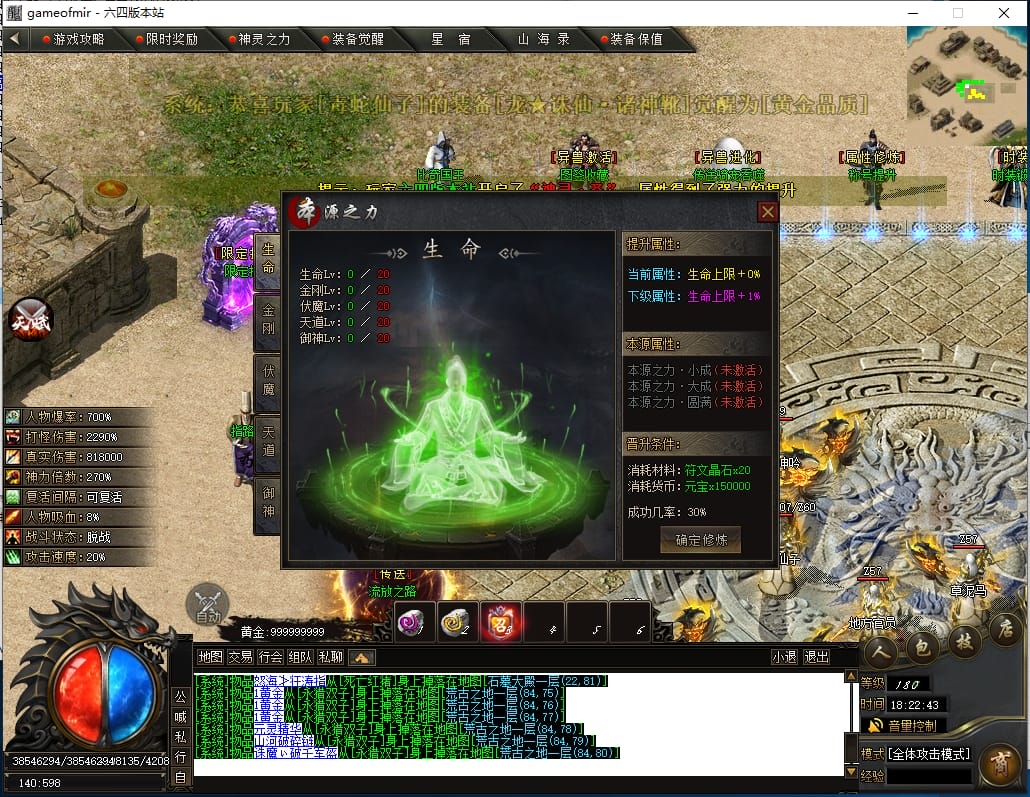Maximize the gameofmir window
The image size is (1030, 797).
957,13
